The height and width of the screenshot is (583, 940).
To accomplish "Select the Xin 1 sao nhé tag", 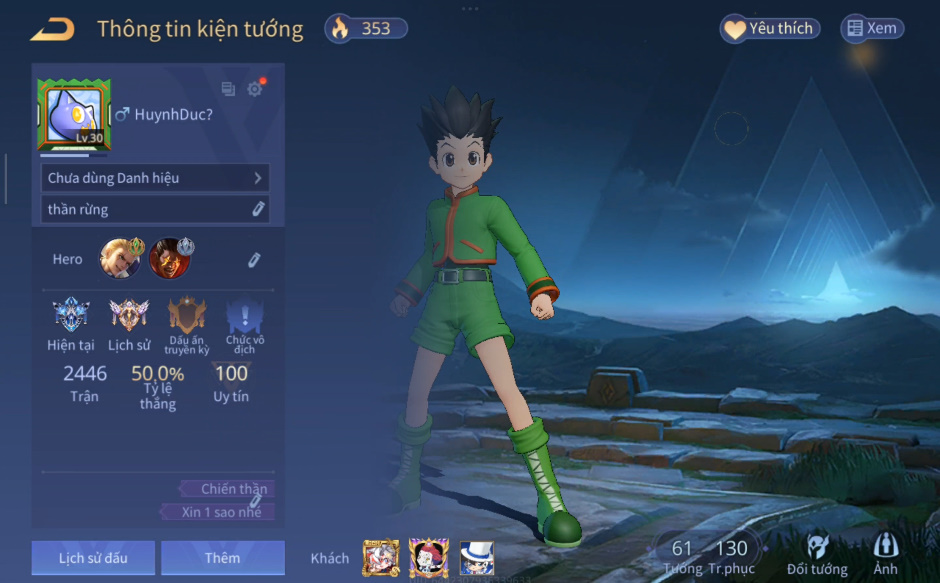I will point(218,512).
